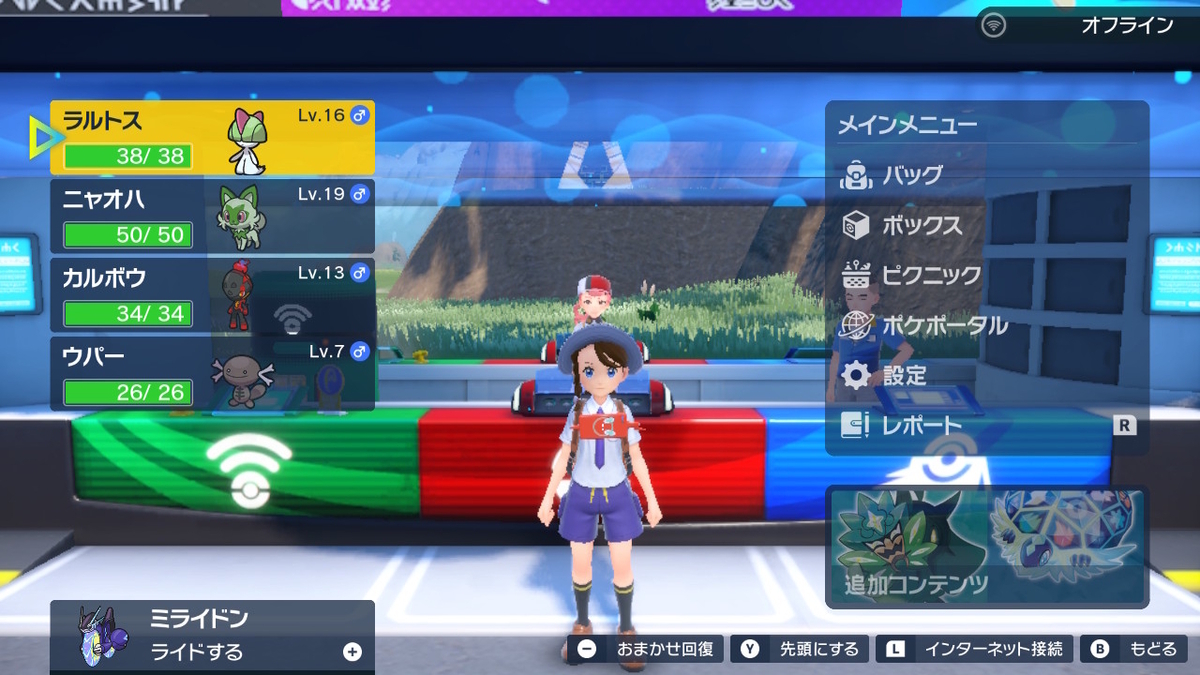1200x675 pixels.
Task: Select ラルトス in the party list
Action: tap(212, 137)
